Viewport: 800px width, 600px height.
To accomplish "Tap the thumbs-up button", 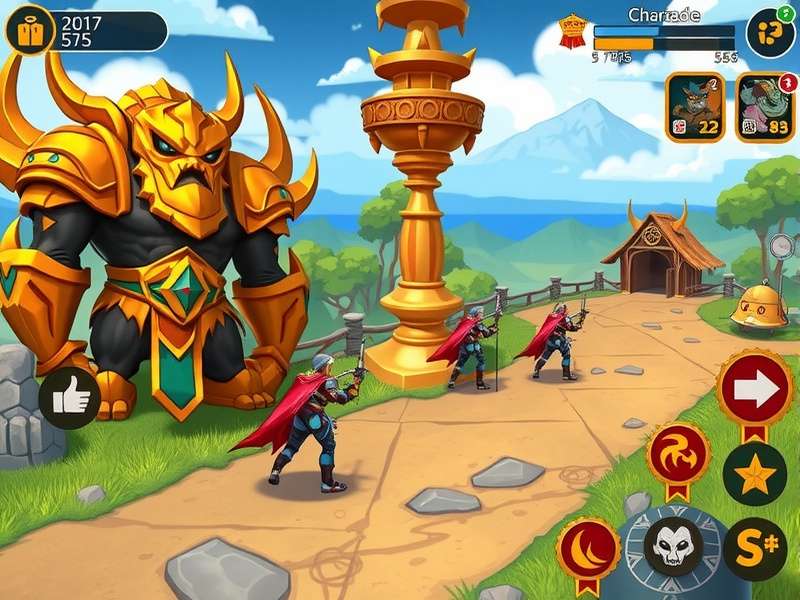I will (70, 398).
